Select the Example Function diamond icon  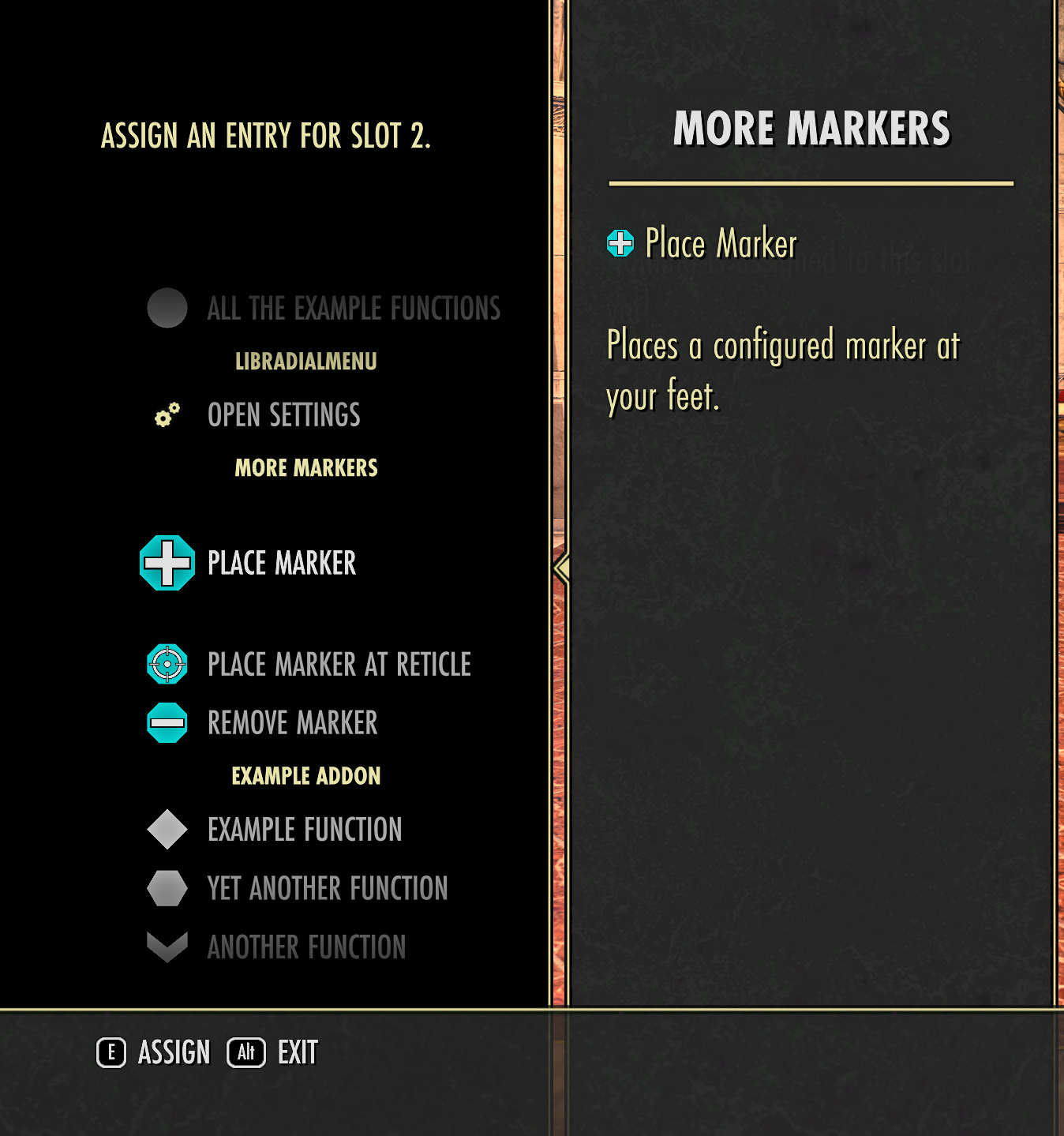[x=167, y=829]
